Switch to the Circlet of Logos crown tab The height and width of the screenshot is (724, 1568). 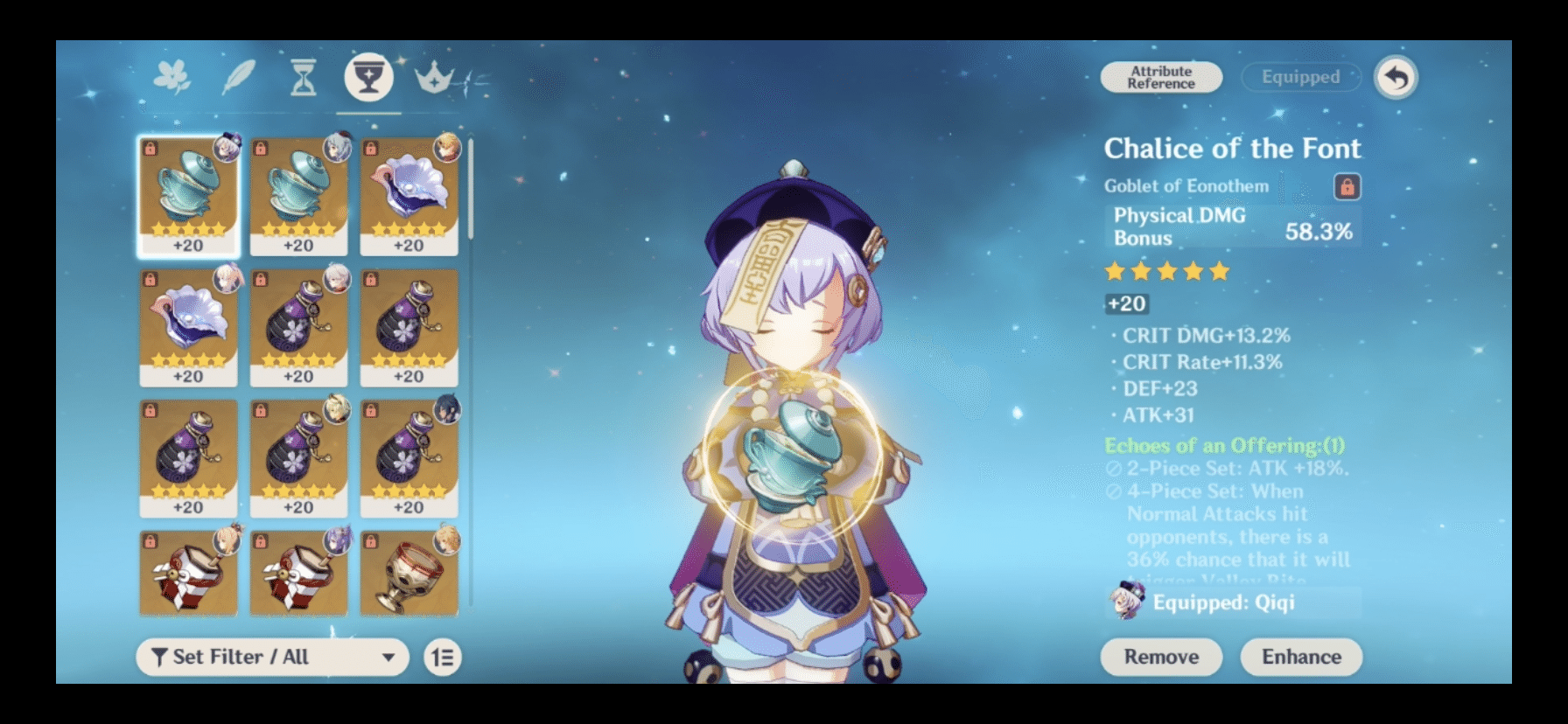pyautogui.click(x=435, y=77)
